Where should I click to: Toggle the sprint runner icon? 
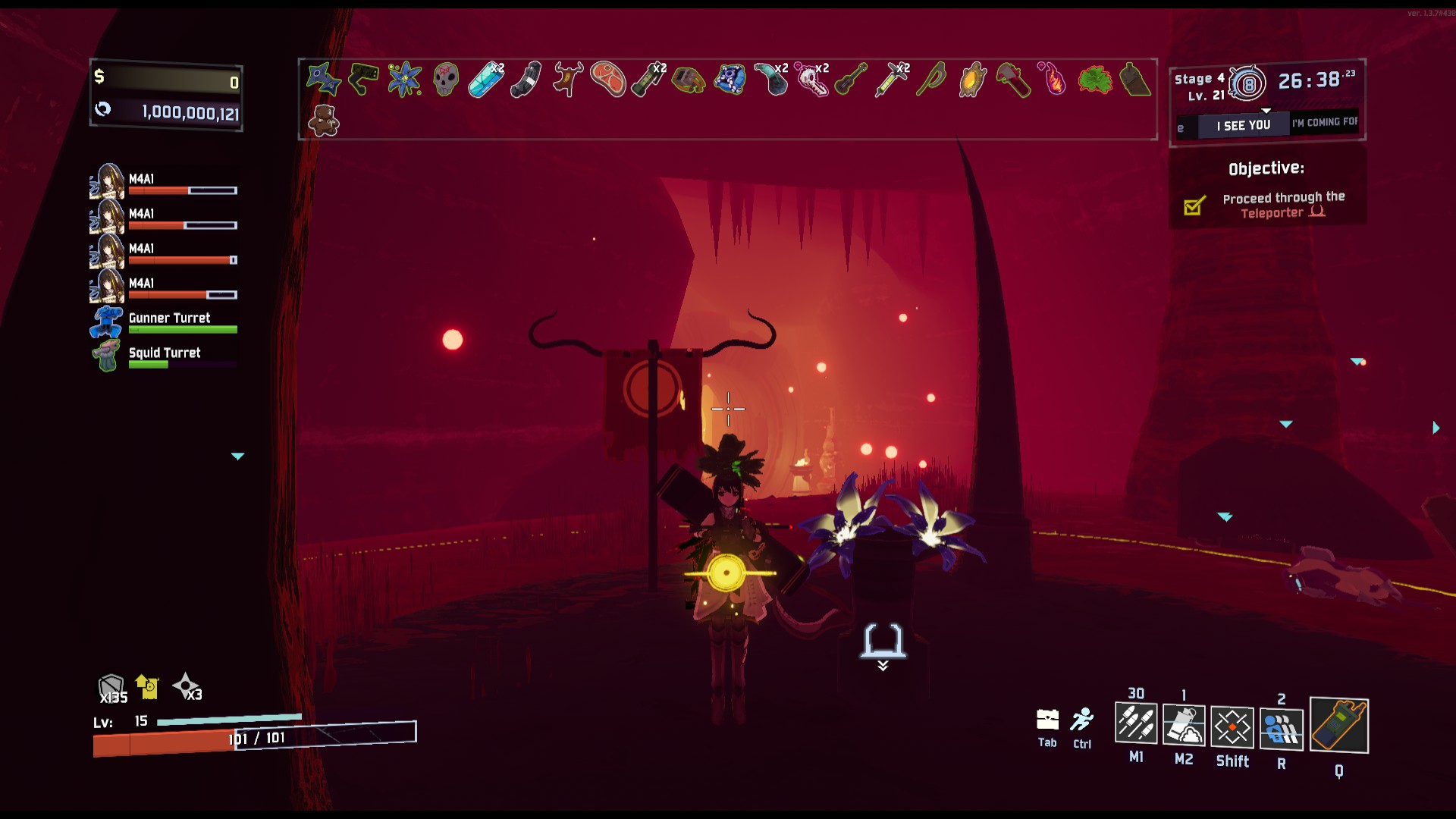(1082, 719)
